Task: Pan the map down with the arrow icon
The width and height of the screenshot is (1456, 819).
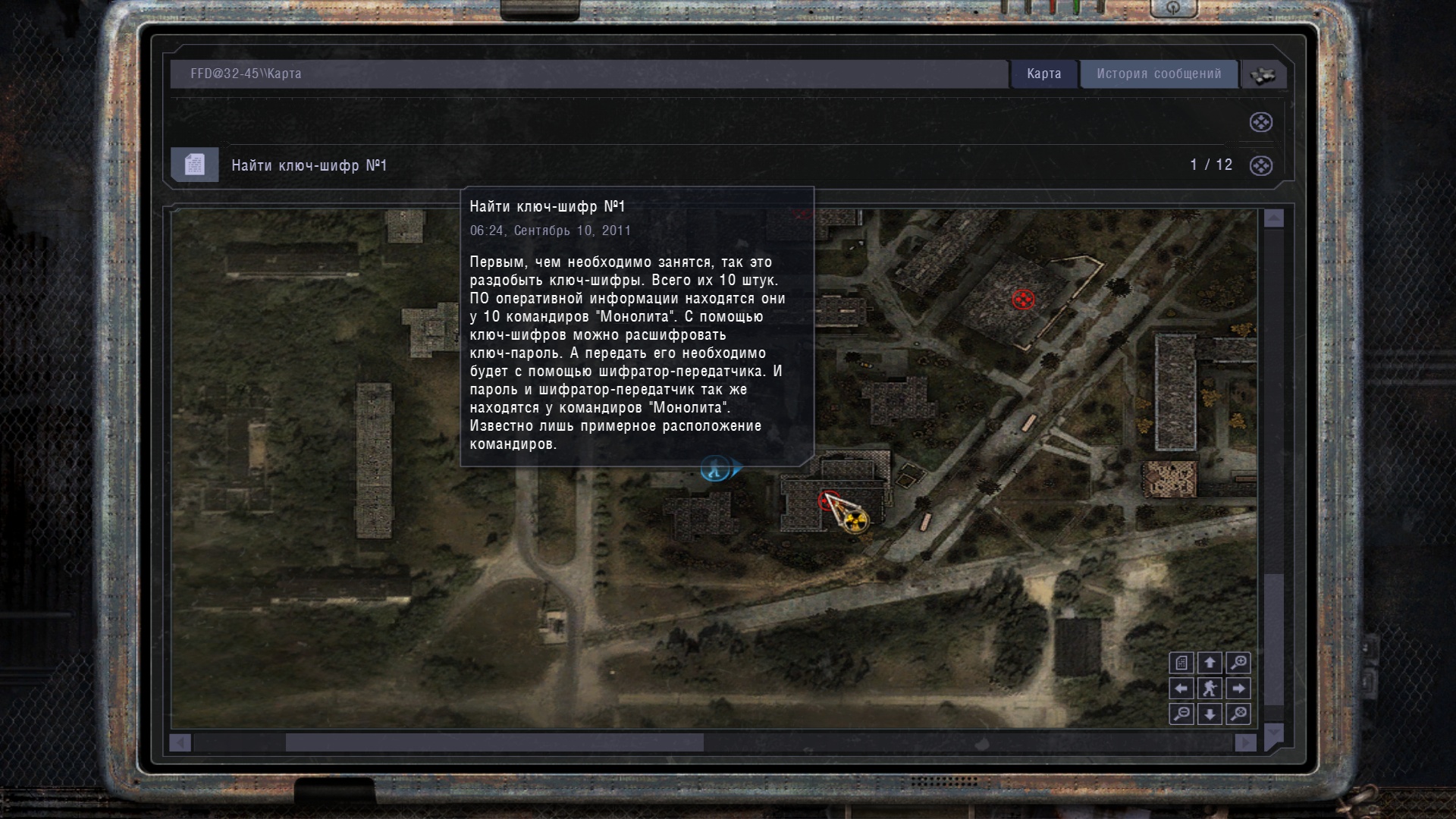Action: pos(1210,714)
